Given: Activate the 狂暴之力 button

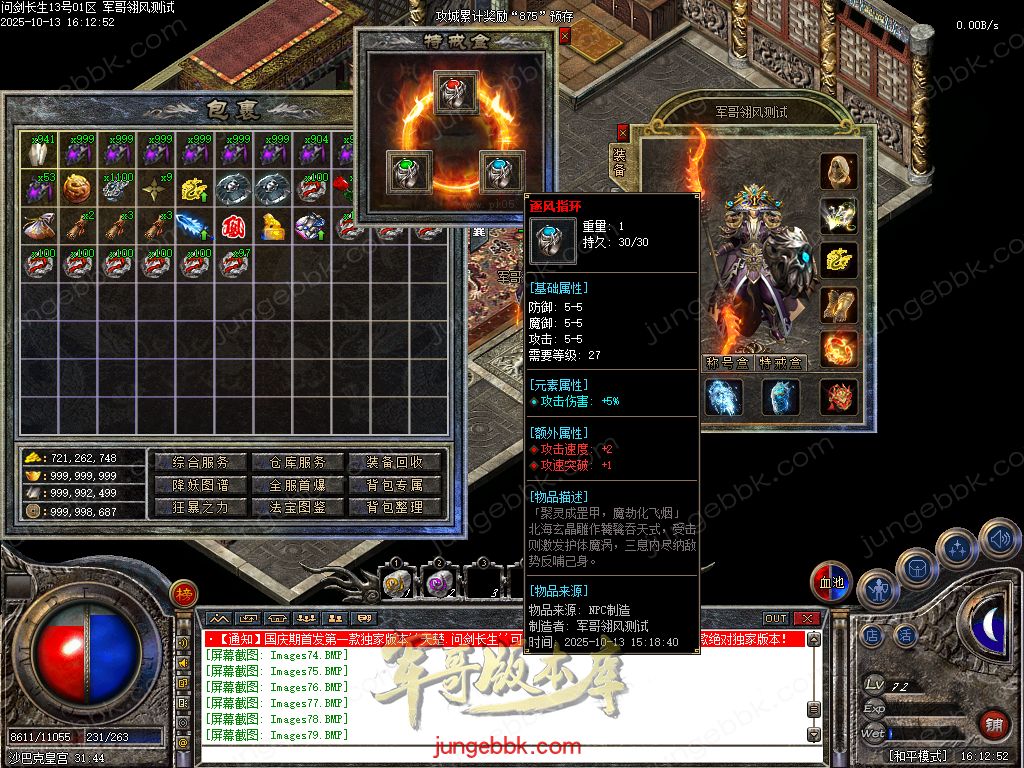Looking at the screenshot, I should (201, 507).
